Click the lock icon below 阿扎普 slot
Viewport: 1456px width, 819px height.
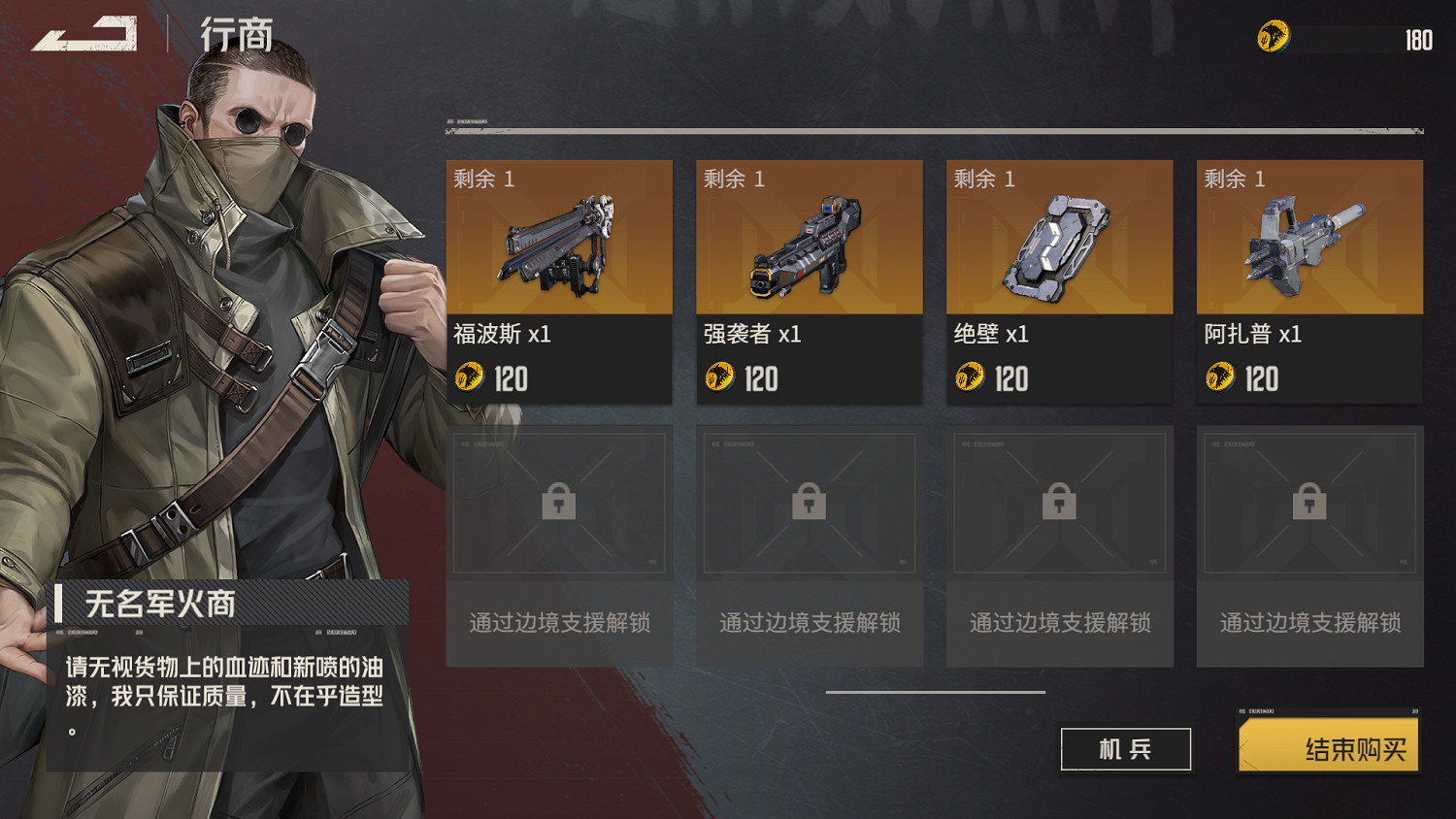click(1309, 502)
